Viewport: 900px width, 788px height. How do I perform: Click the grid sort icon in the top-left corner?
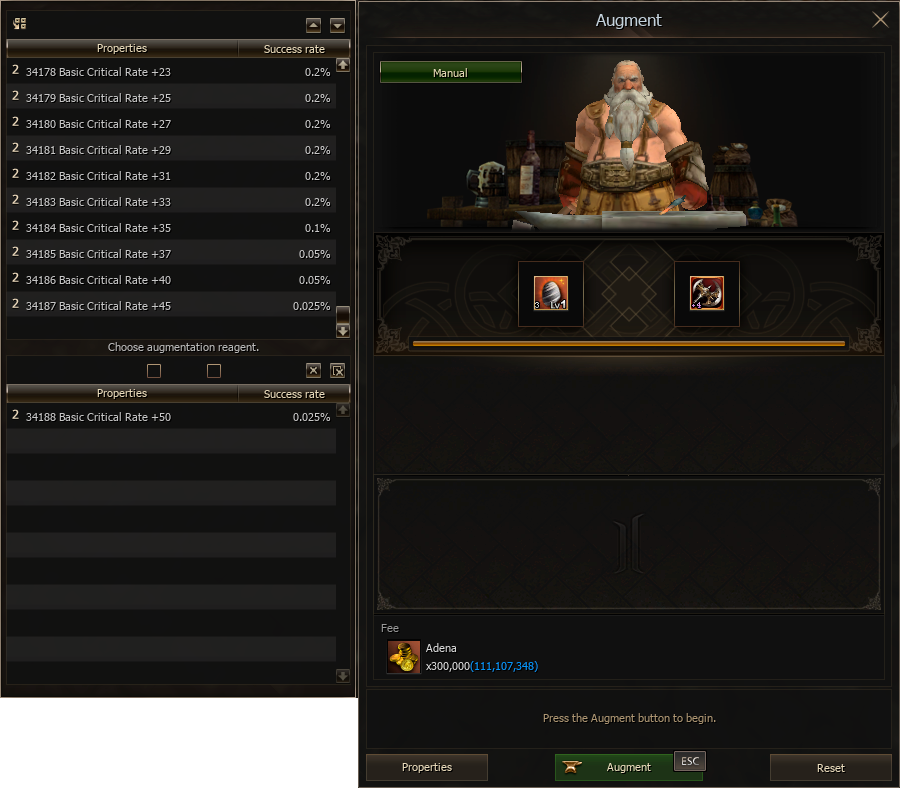coord(20,24)
